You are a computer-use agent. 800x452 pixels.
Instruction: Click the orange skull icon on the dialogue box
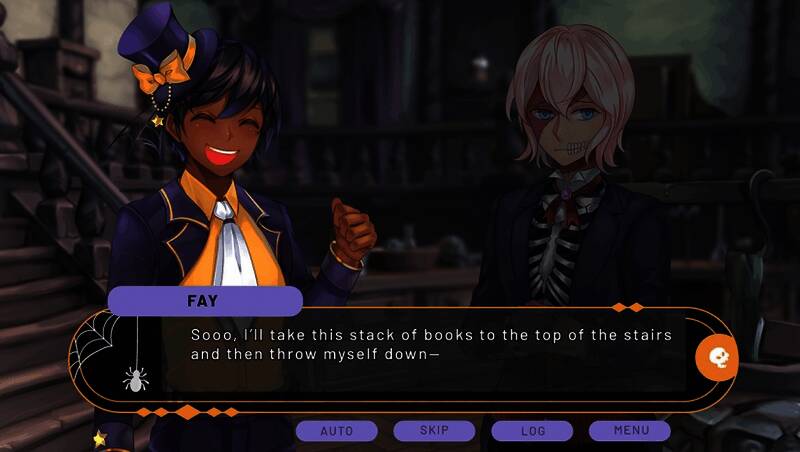click(x=717, y=356)
